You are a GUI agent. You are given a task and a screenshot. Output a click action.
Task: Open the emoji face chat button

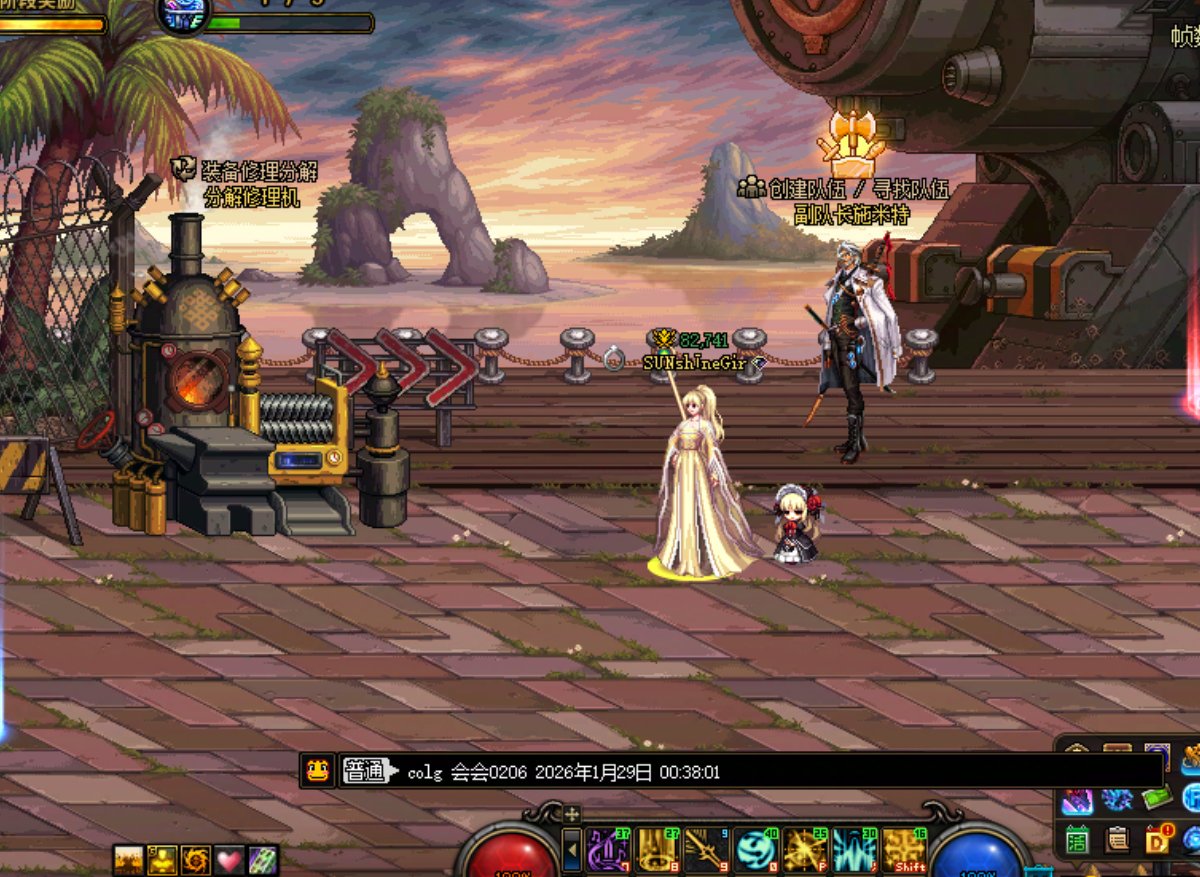pyautogui.click(x=317, y=771)
